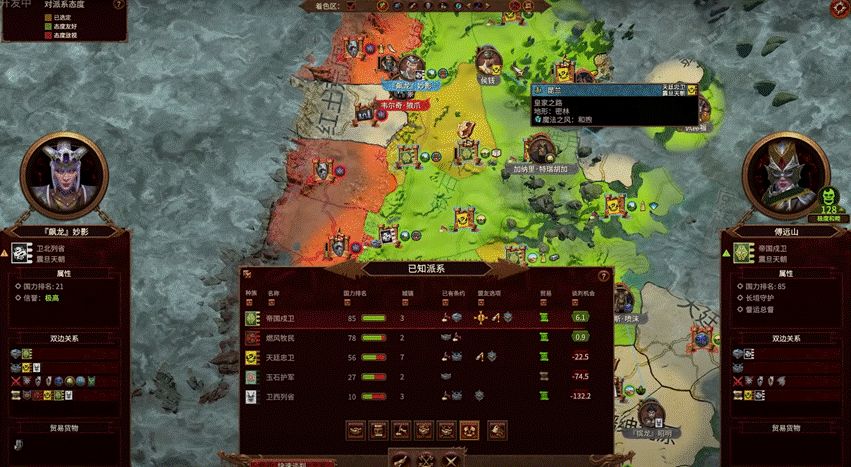
Task: Click the highlighted filter icon in the bottom row
Action: (470, 430)
